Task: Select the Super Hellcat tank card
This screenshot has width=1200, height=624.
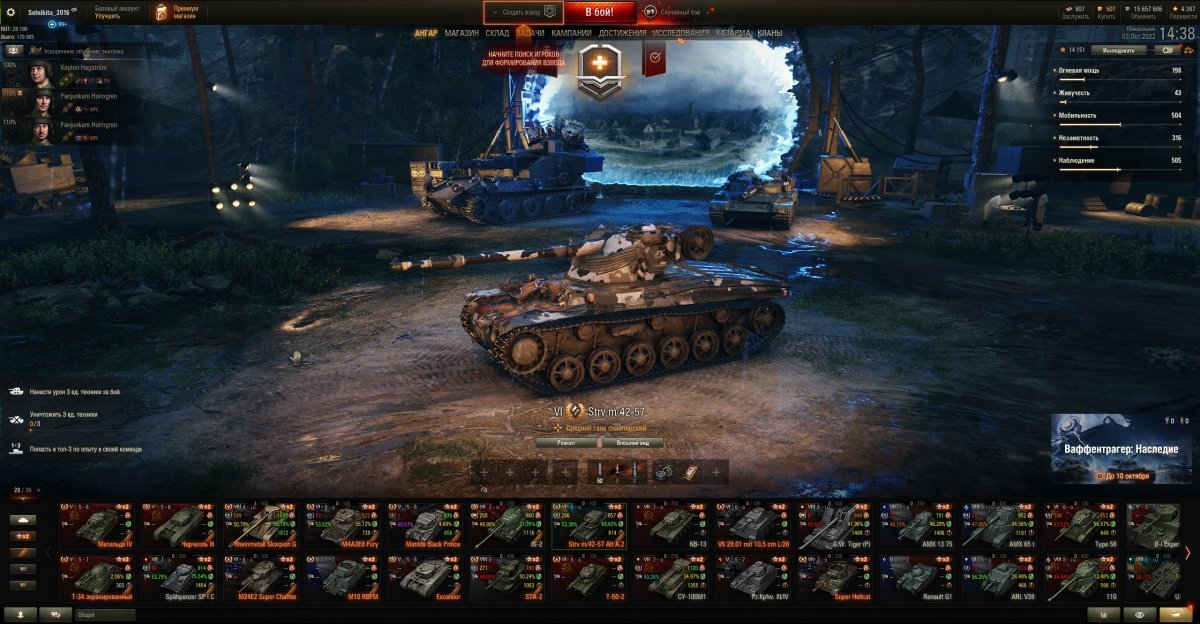Action: click(x=835, y=576)
